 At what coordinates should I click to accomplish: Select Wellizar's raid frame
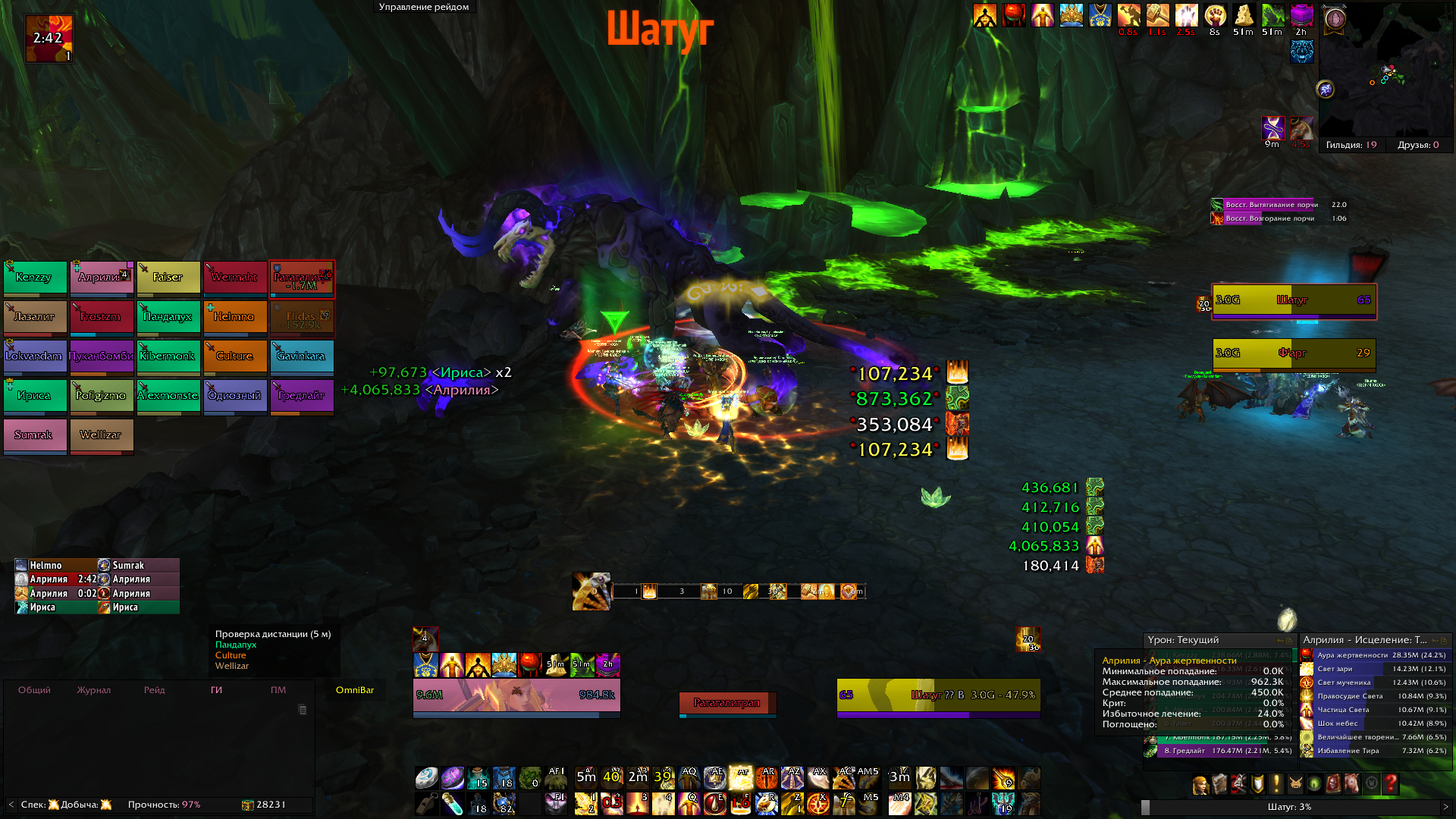101,435
